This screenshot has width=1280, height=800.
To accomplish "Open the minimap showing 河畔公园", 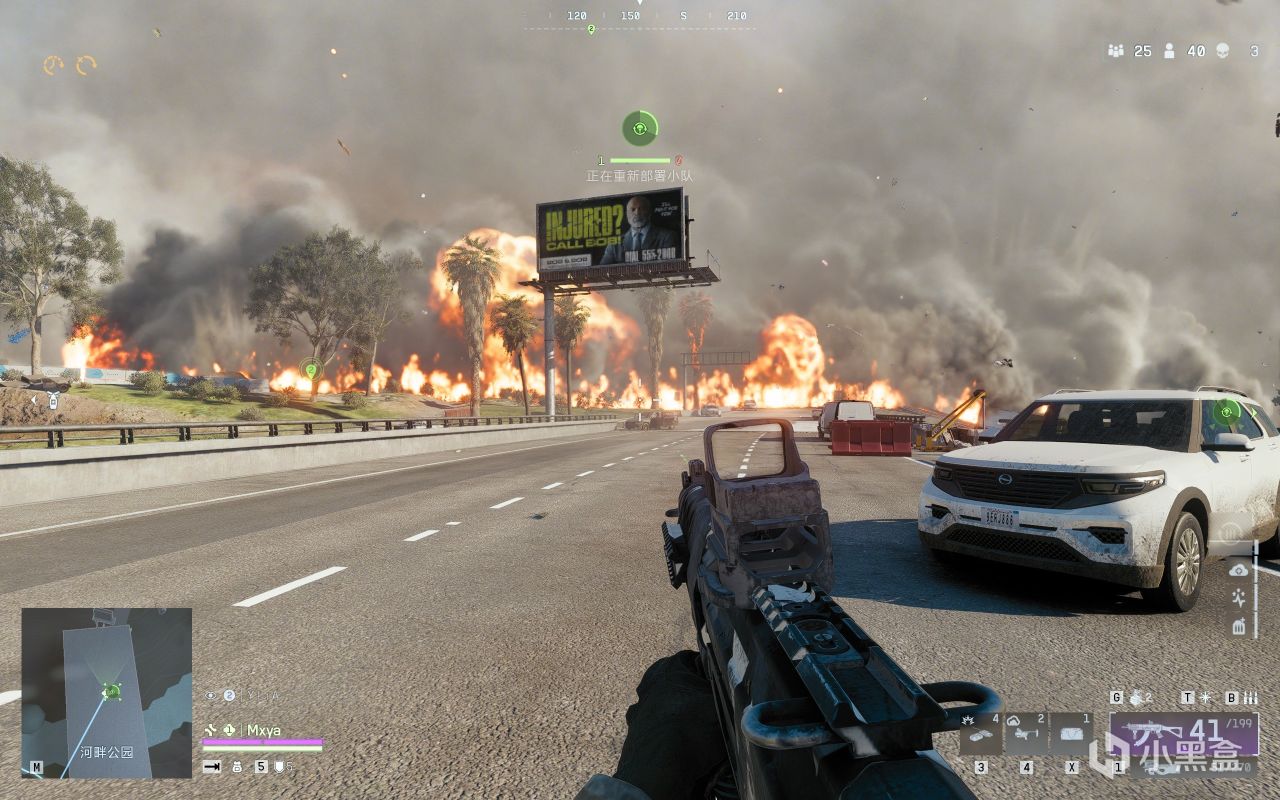I will tap(106, 692).
